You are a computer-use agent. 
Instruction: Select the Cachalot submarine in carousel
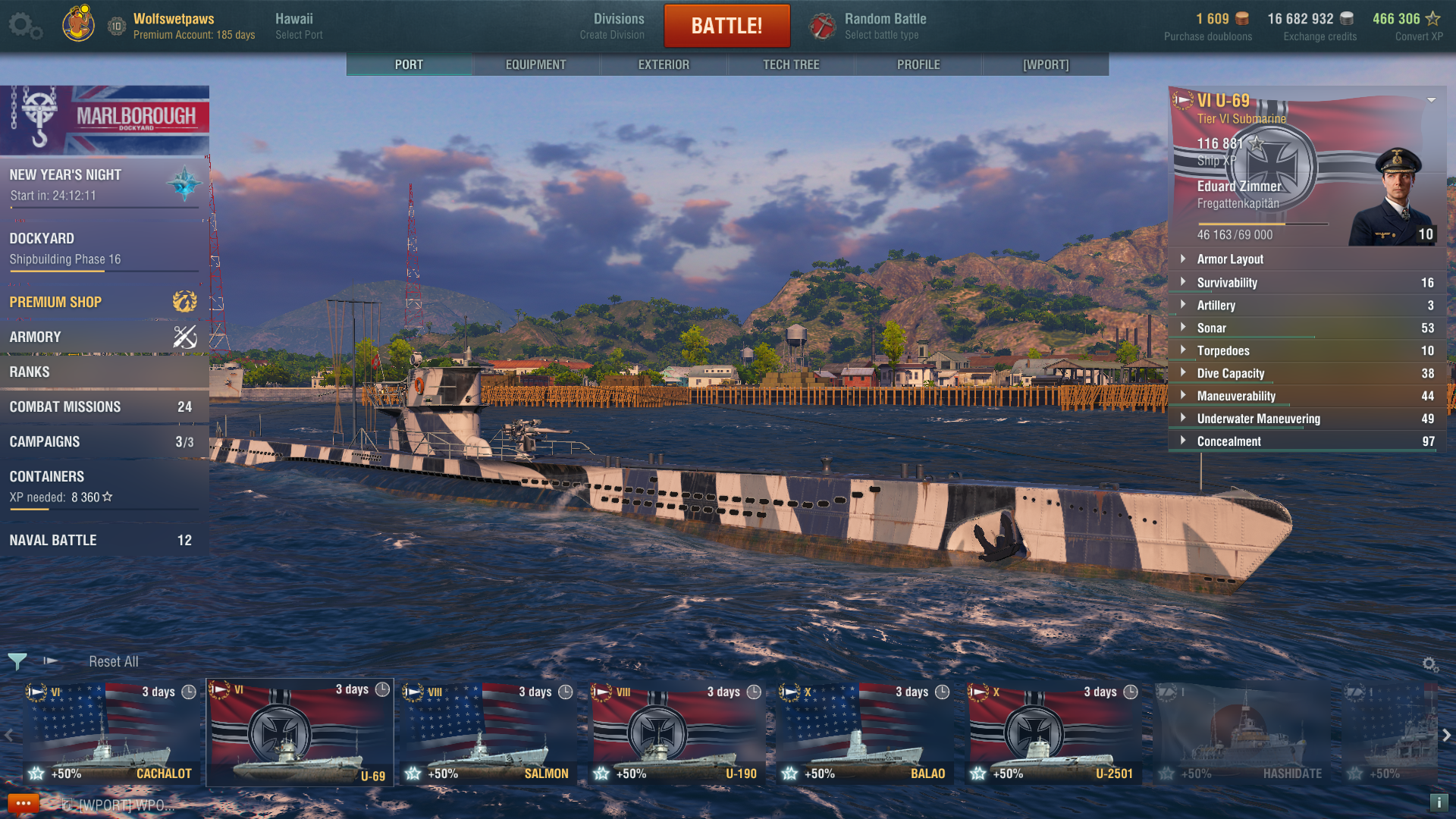pos(111,733)
